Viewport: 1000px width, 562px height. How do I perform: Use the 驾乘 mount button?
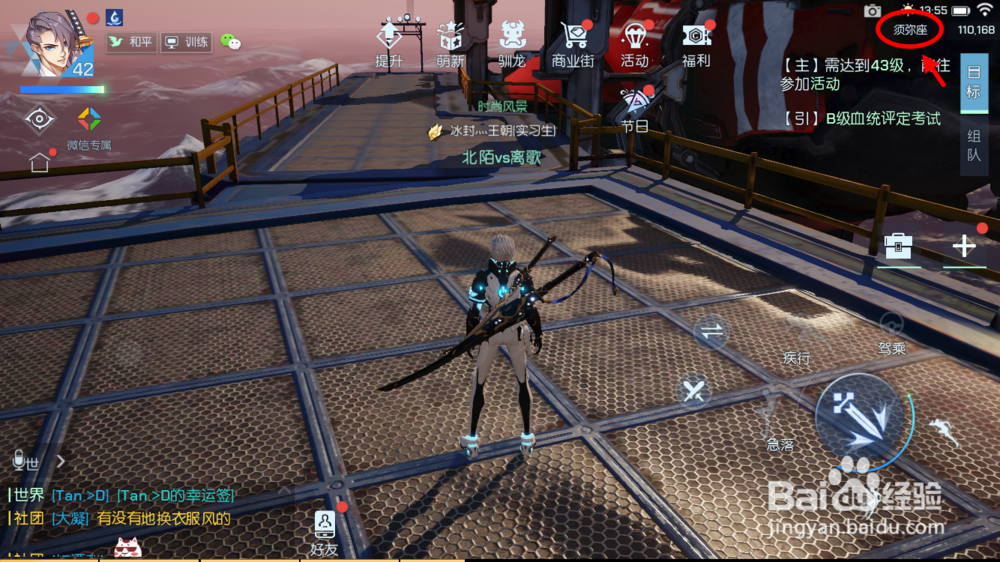[x=891, y=328]
